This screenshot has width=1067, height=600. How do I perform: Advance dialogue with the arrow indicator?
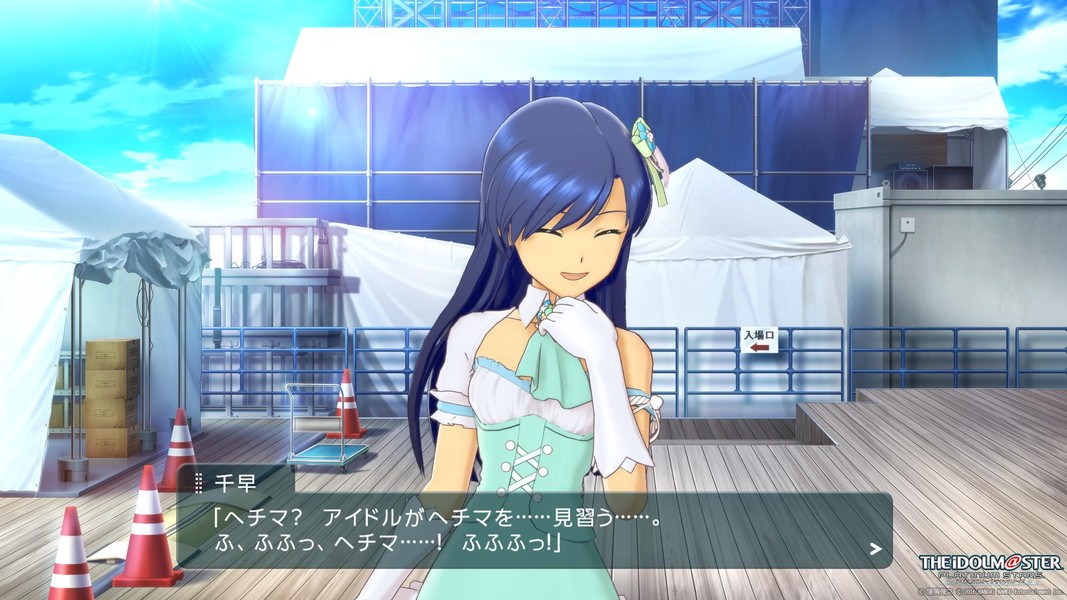point(875,548)
